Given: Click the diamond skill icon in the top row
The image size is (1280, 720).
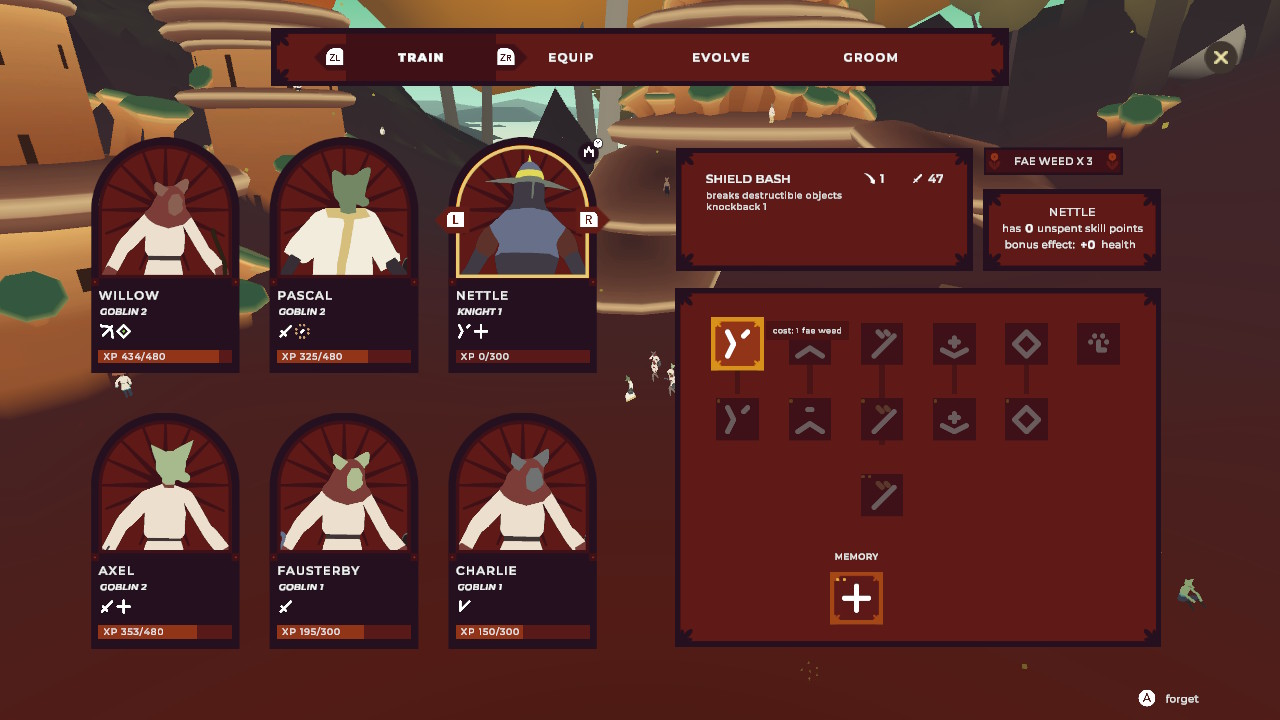Looking at the screenshot, I should (1025, 343).
